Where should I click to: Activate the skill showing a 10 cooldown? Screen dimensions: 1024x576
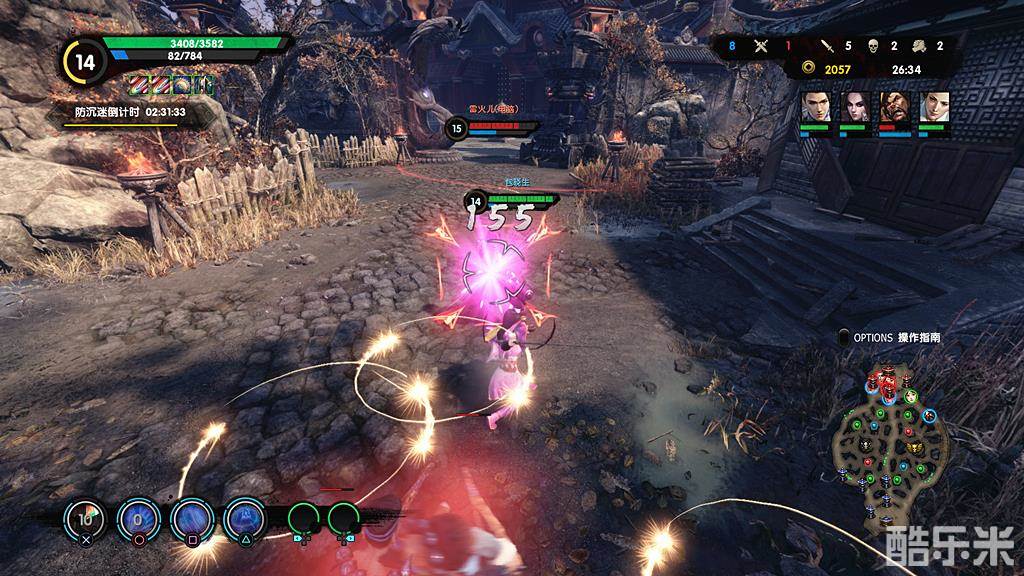tap(85, 517)
